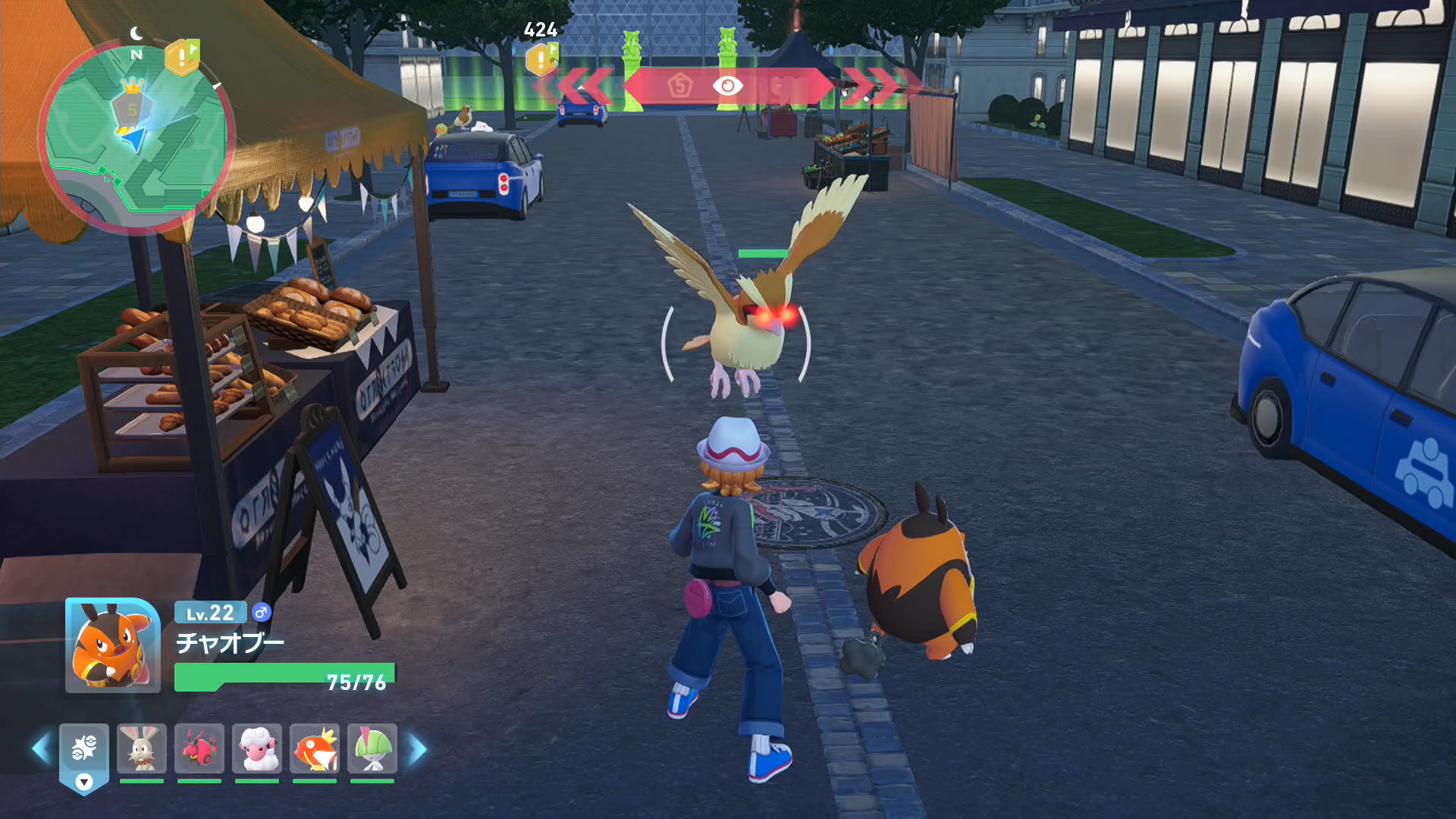1456x819 pixels.
Task: Select the active Pignite portrait
Action: (113, 645)
